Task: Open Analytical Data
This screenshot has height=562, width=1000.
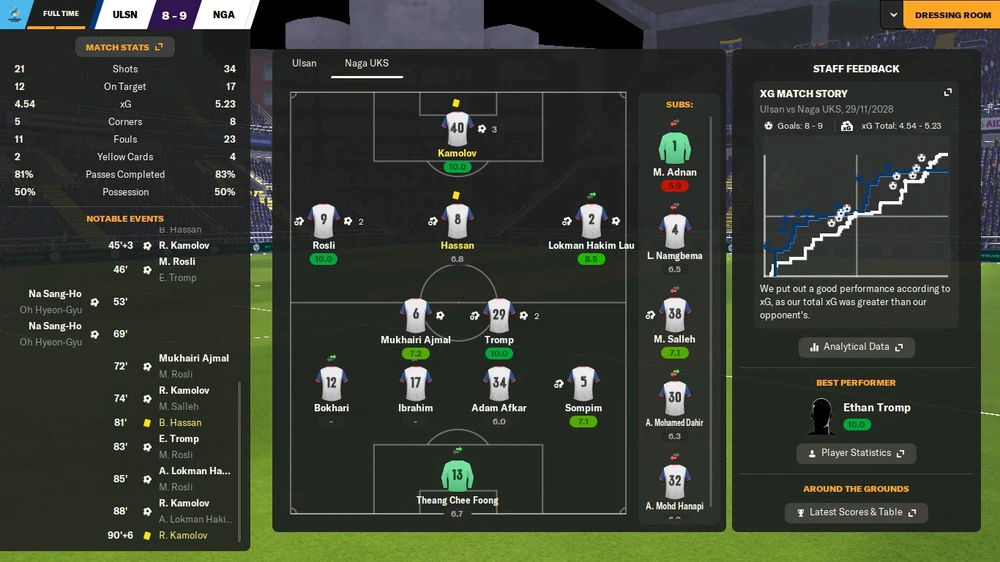Action: tap(856, 347)
